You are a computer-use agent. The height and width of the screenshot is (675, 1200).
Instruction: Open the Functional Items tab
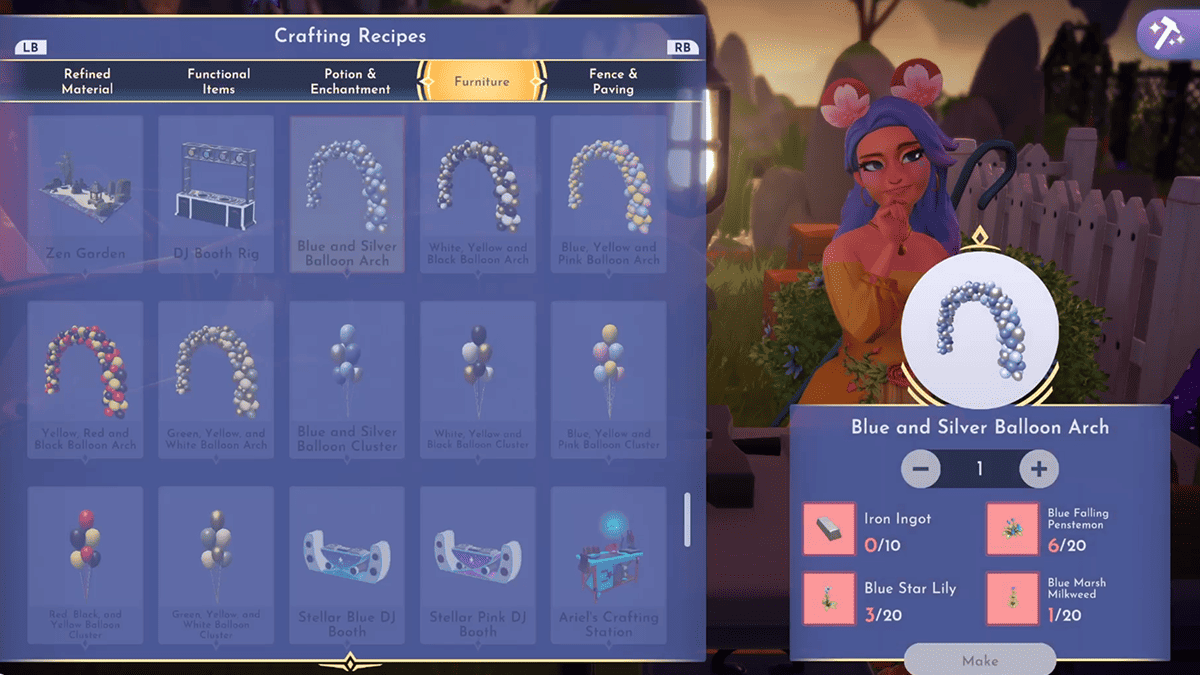[218, 81]
